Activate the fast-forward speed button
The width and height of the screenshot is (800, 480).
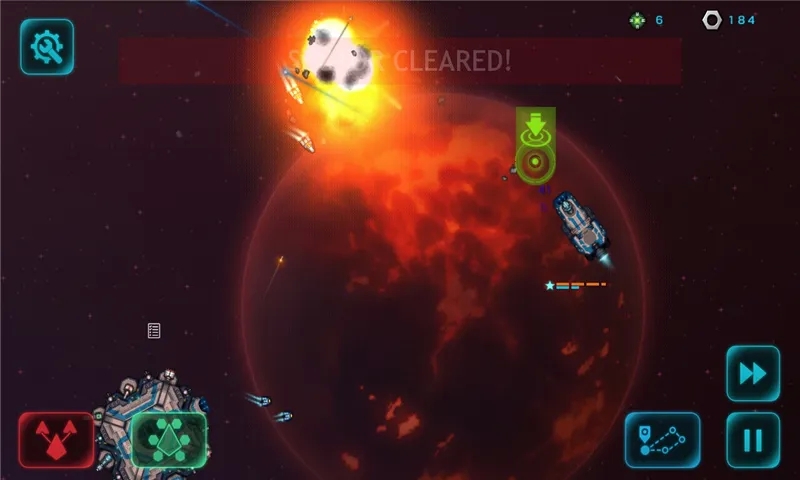pos(752,373)
